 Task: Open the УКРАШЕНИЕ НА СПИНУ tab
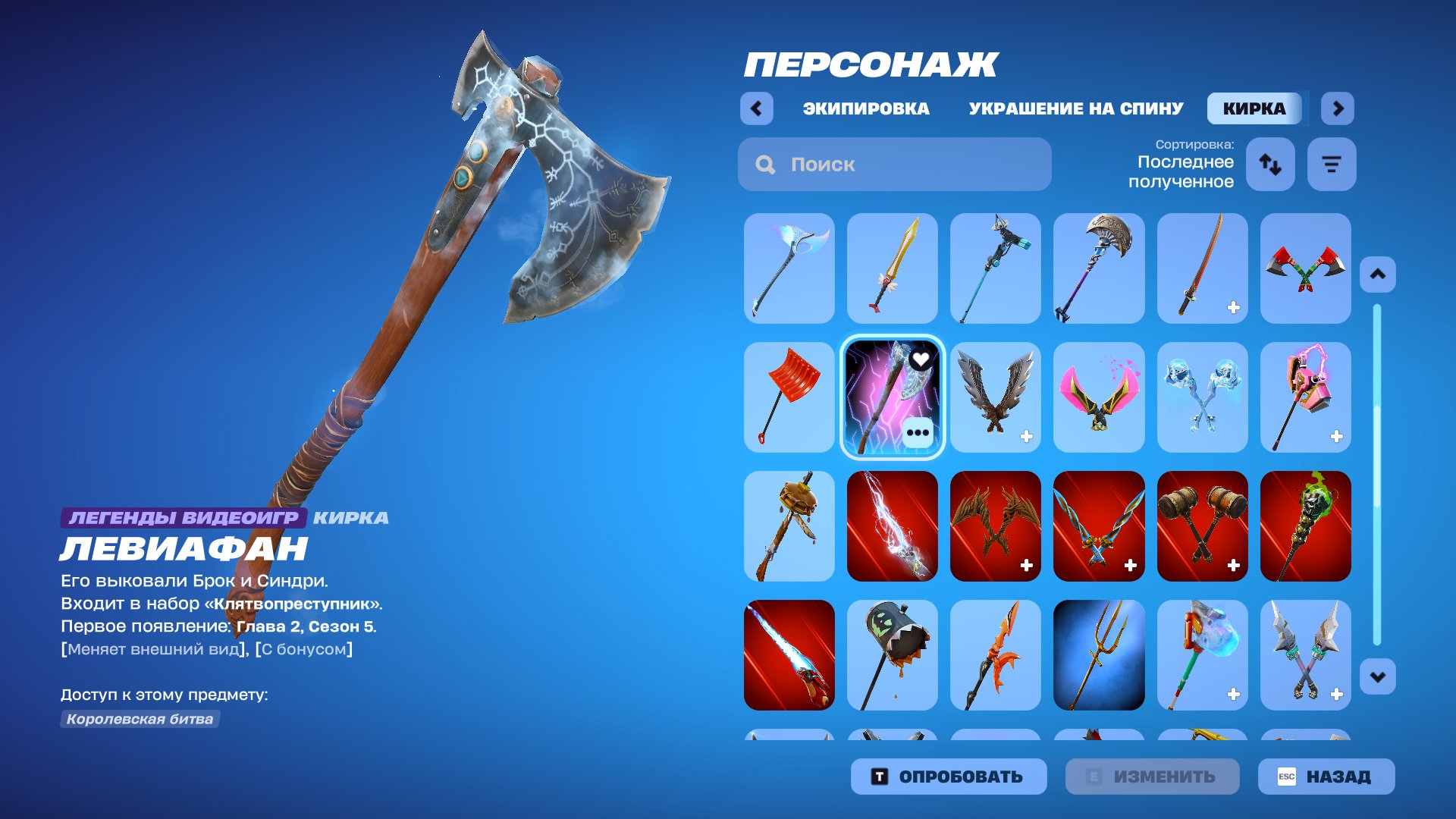pos(1074,108)
